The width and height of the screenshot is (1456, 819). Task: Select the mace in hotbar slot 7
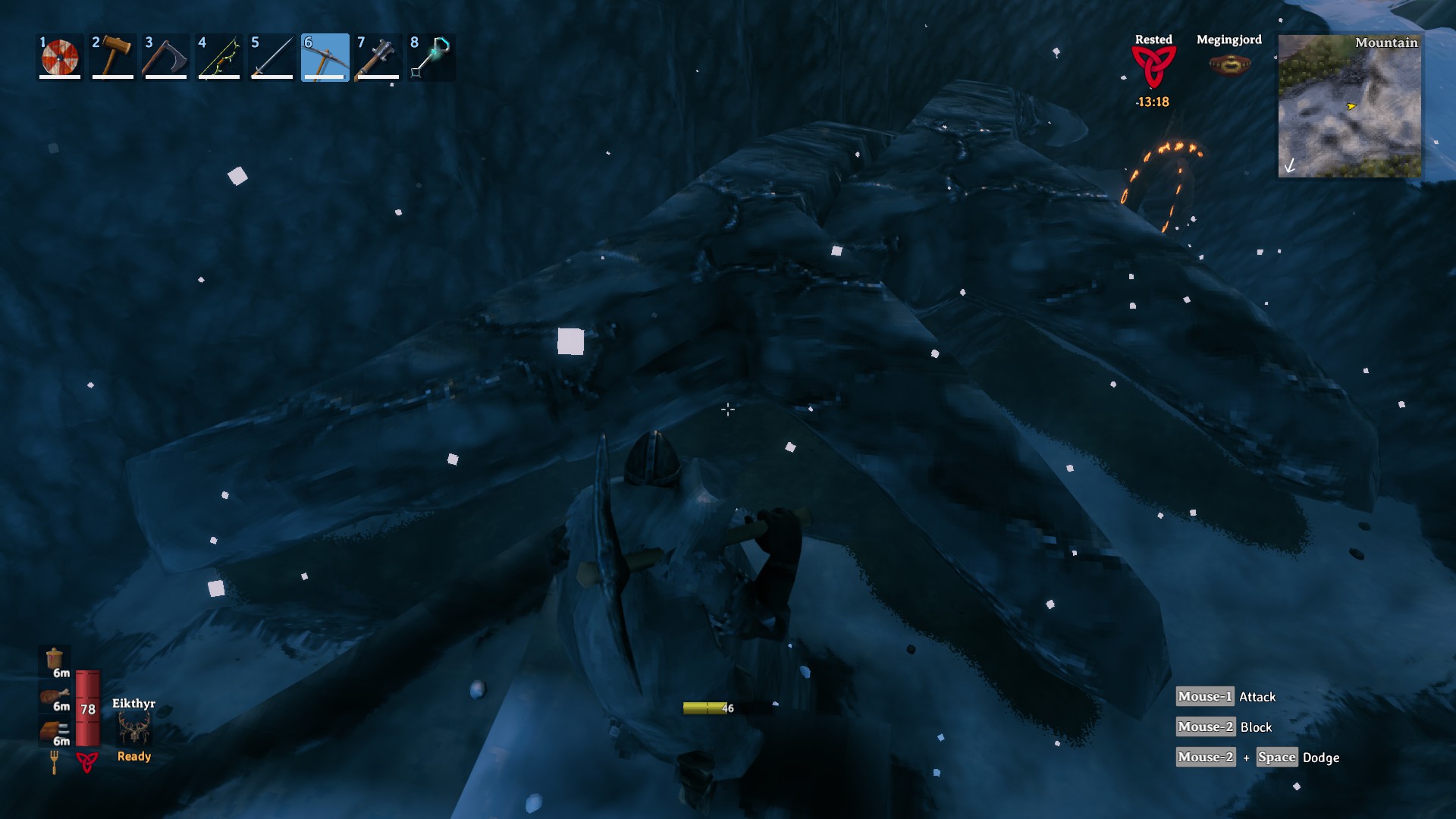(x=378, y=55)
